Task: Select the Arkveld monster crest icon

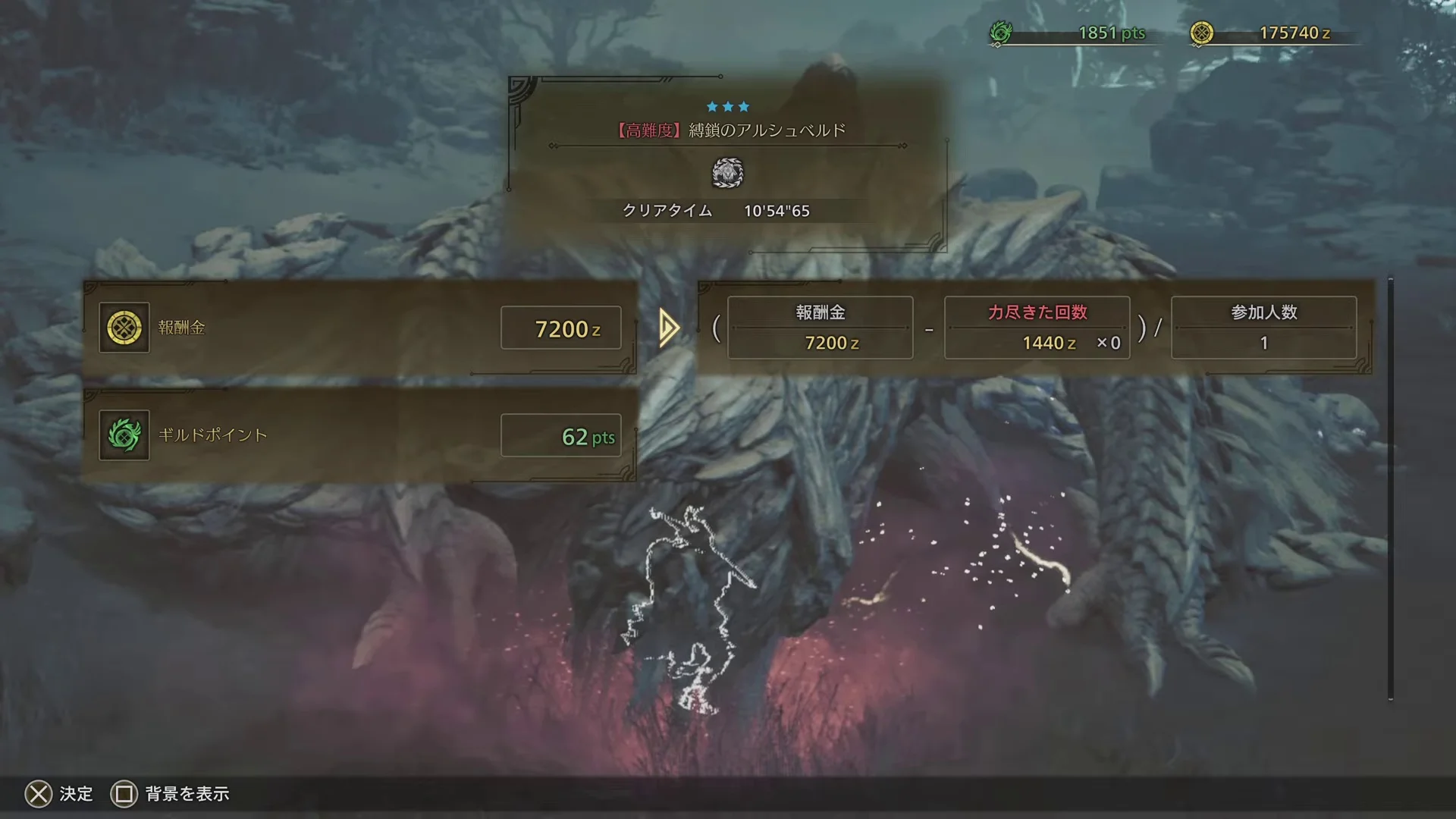Action: coord(727,173)
